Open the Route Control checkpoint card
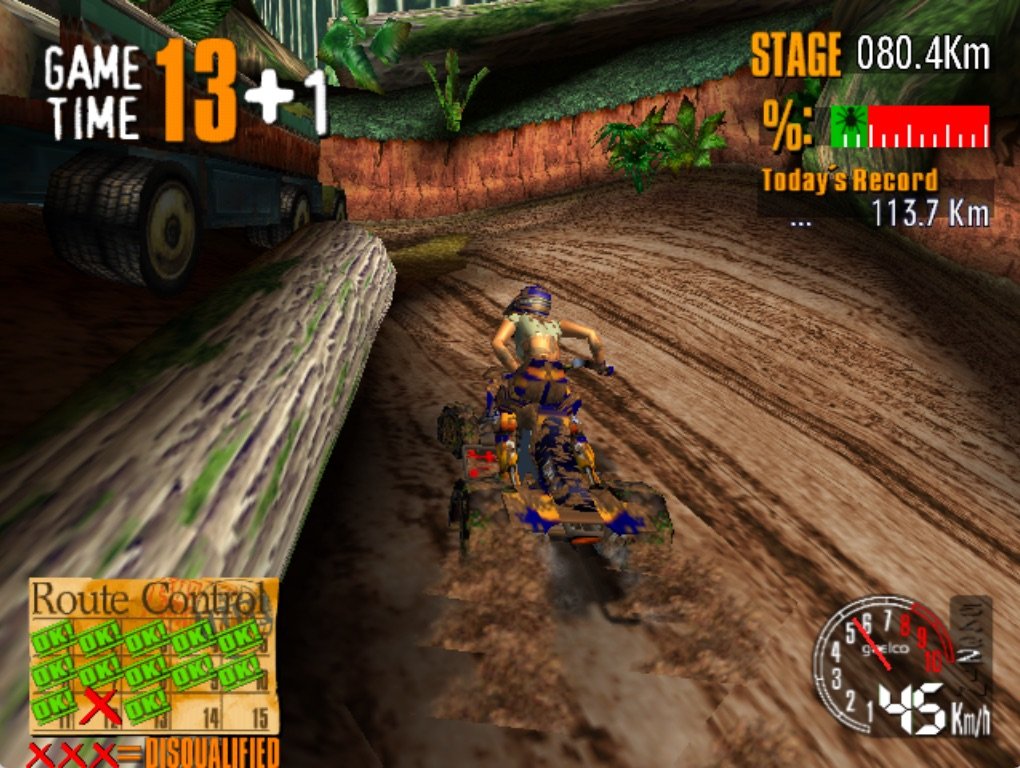This screenshot has height=768, width=1020. tap(153, 656)
